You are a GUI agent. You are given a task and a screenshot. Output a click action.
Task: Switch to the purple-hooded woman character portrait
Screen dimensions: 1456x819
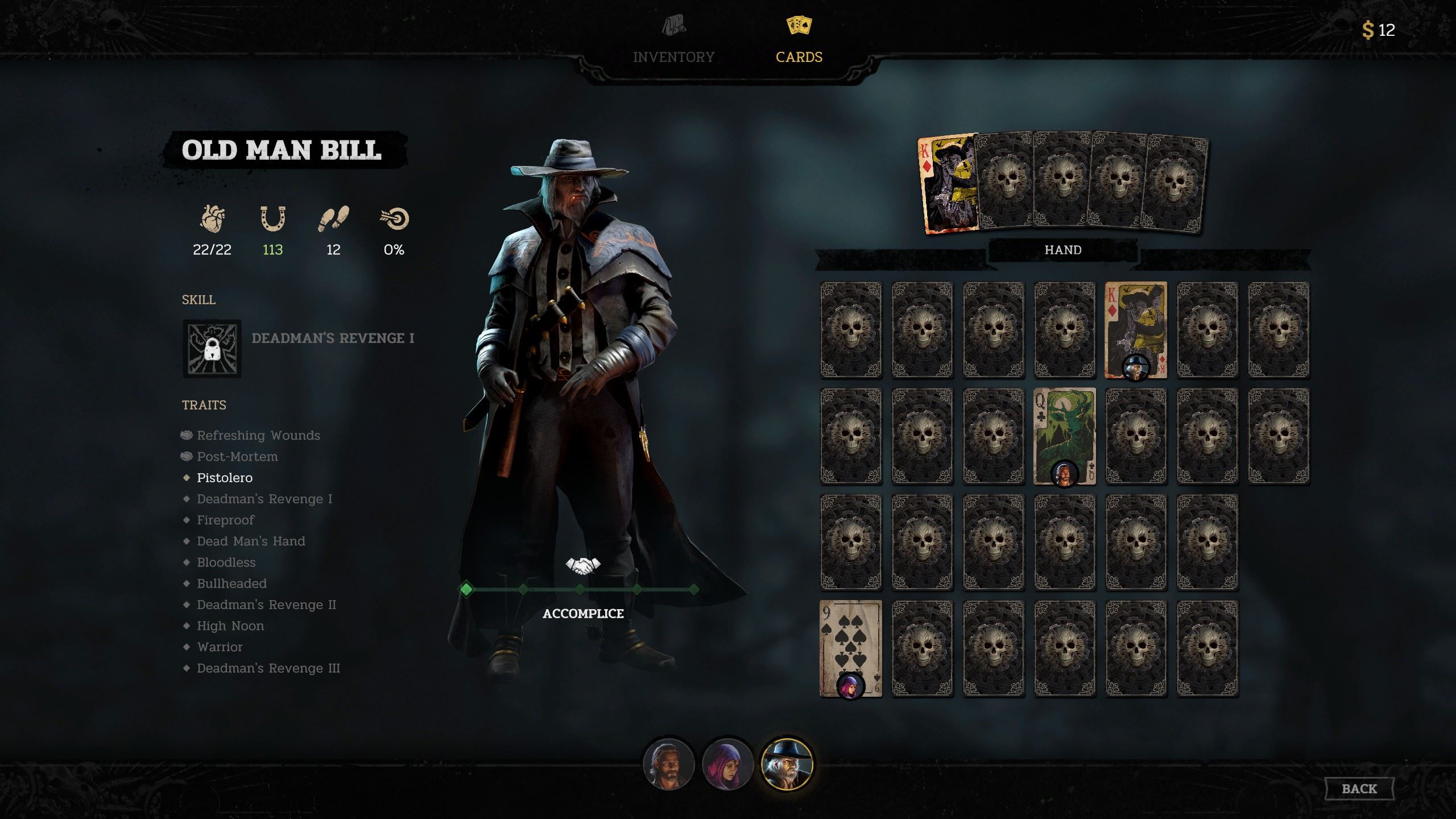727,765
